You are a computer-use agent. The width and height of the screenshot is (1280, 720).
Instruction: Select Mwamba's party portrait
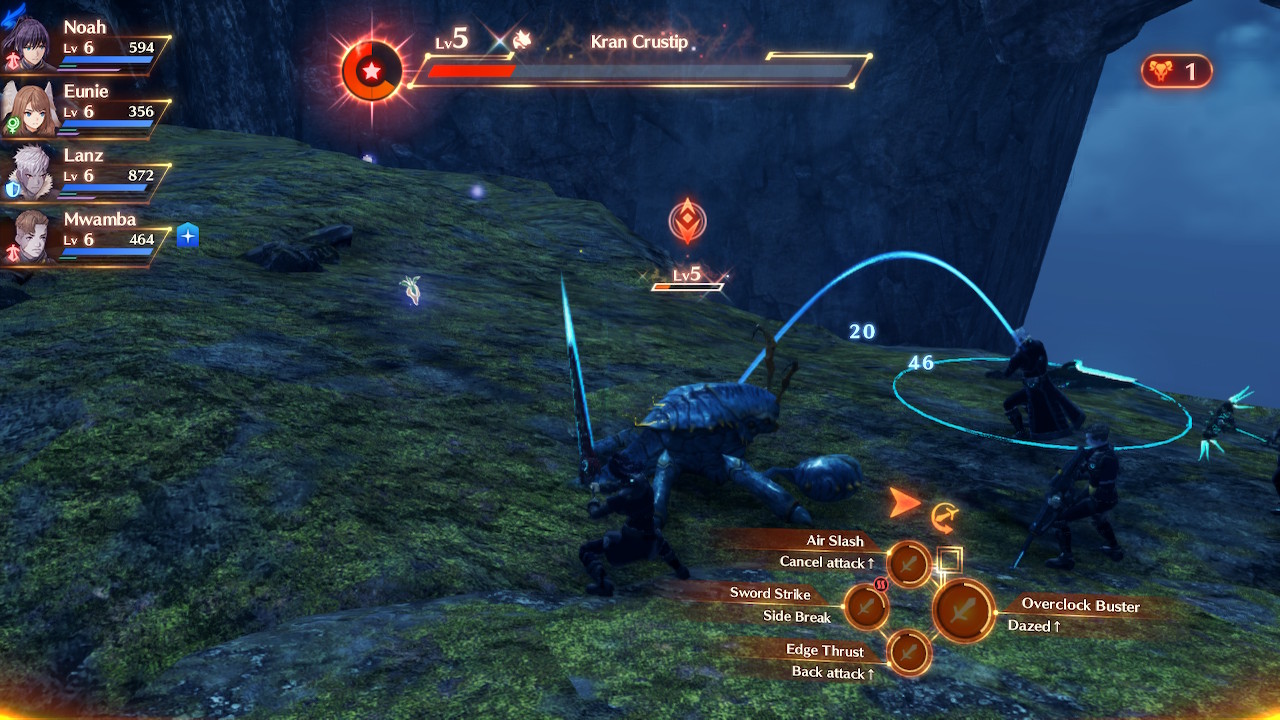tap(27, 237)
